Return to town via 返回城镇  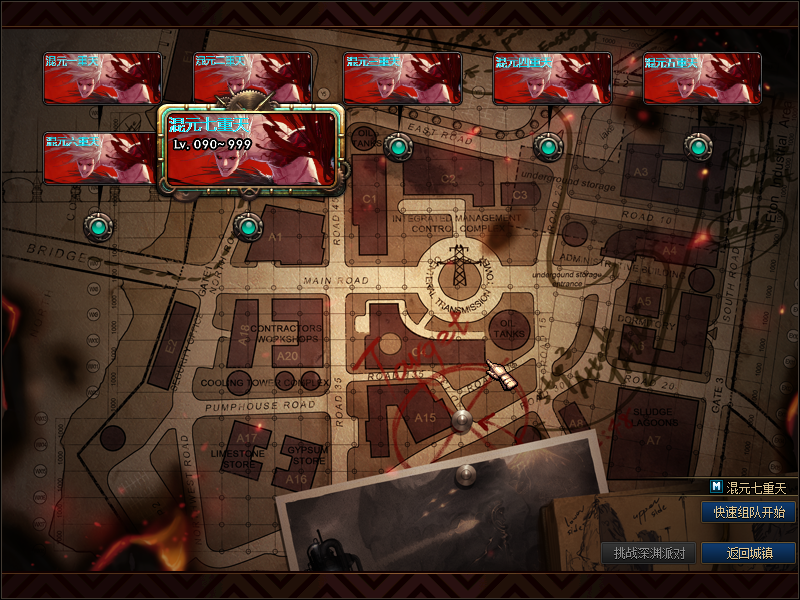click(749, 553)
